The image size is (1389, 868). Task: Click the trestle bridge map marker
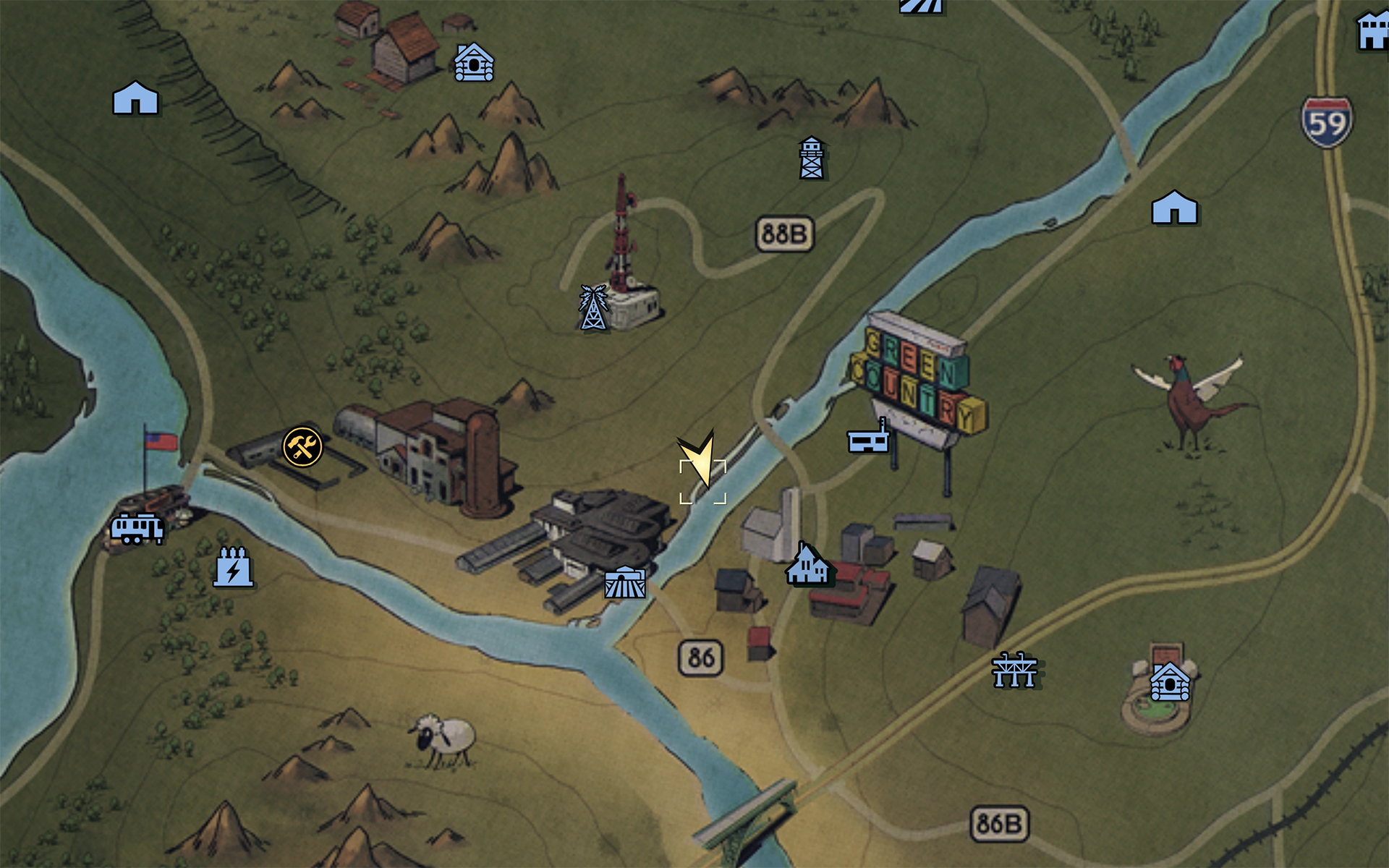point(1014,669)
